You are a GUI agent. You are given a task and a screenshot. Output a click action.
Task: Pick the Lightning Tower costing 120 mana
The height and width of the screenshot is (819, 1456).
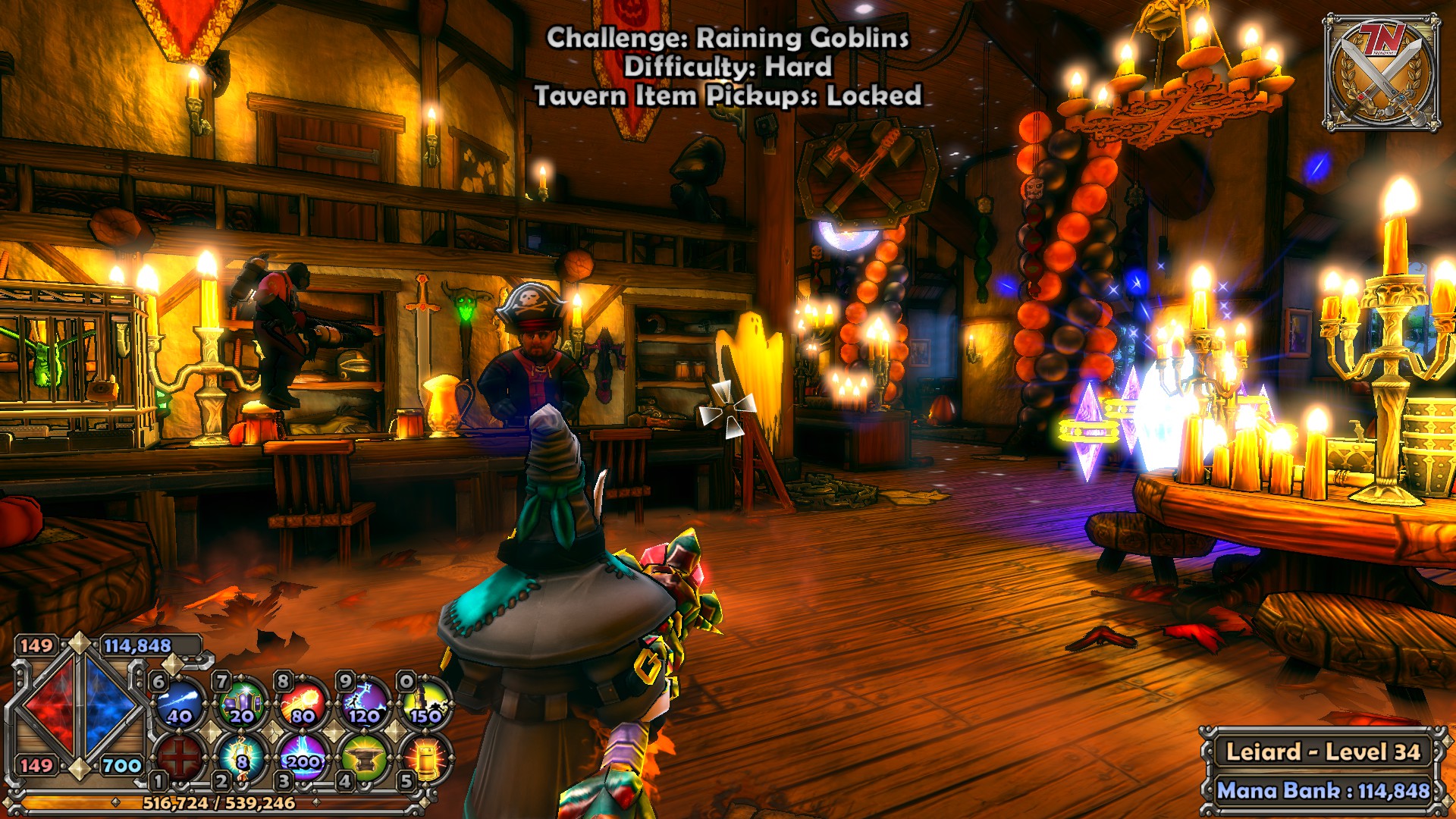[365, 703]
